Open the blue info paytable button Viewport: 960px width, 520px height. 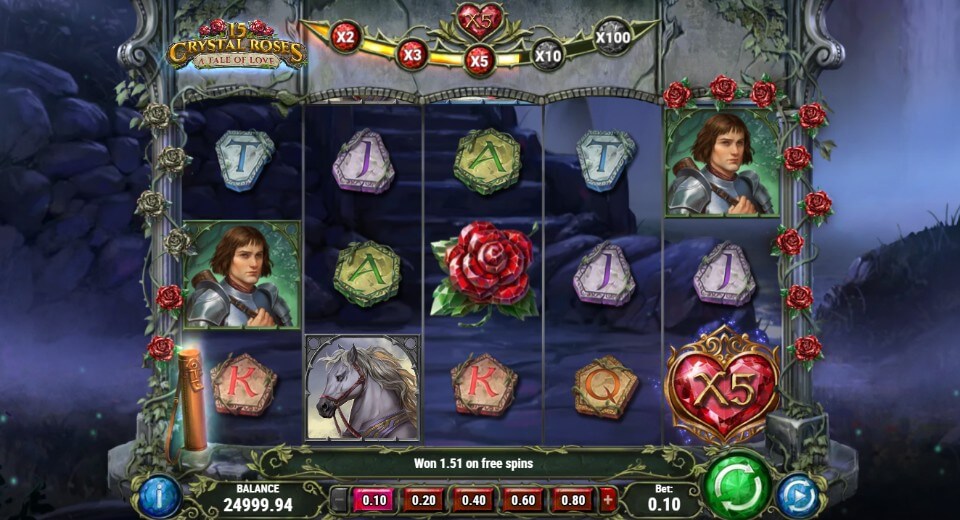tap(159, 495)
